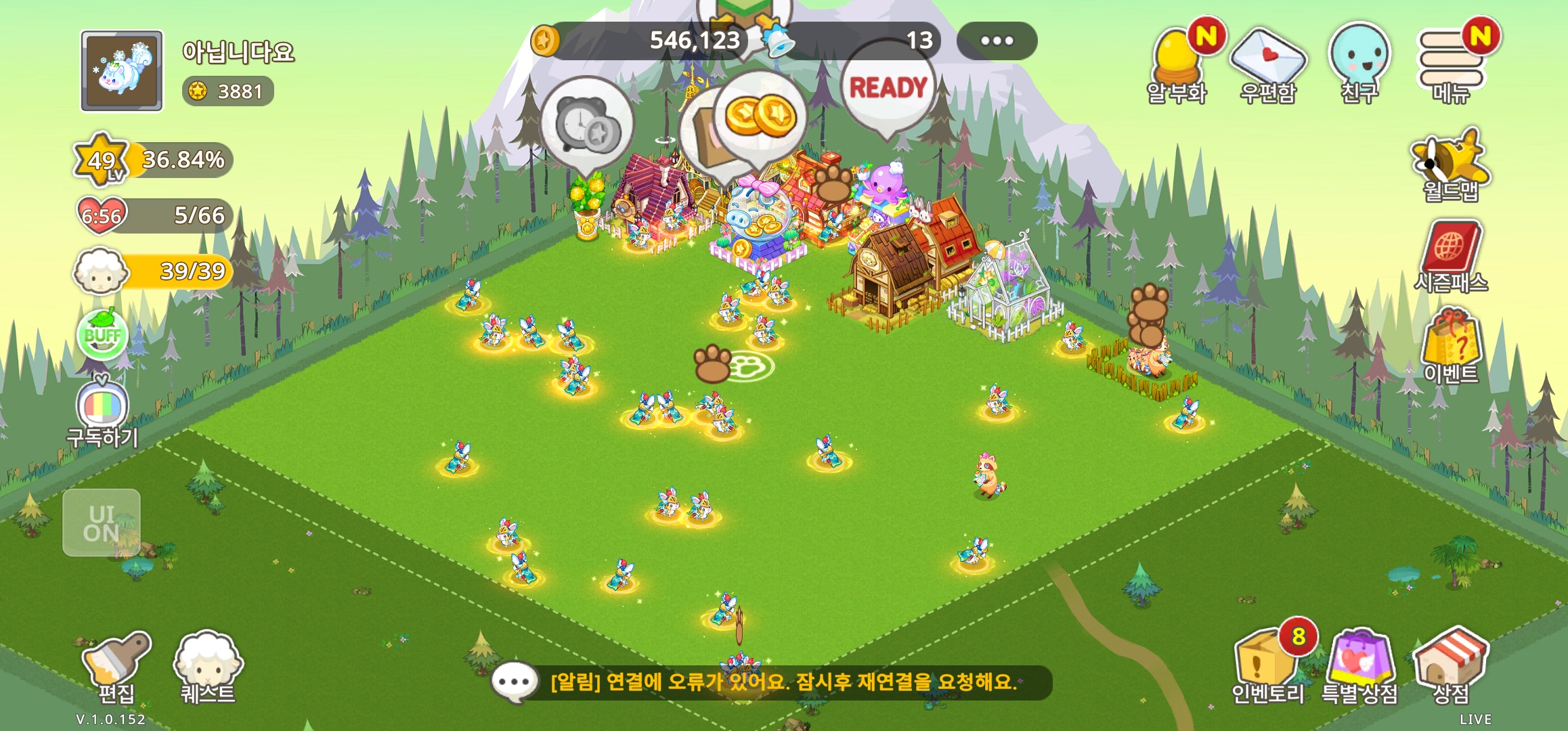Visit the special shop (특별상점)
This screenshot has height=731, width=1568.
coord(1359,665)
